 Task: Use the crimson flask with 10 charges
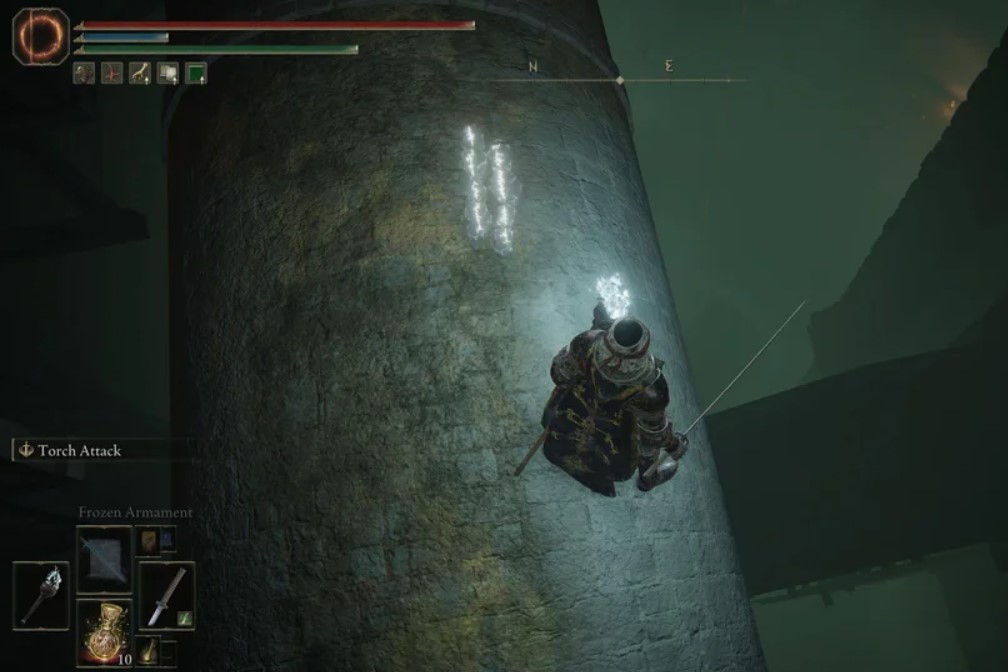click(104, 629)
